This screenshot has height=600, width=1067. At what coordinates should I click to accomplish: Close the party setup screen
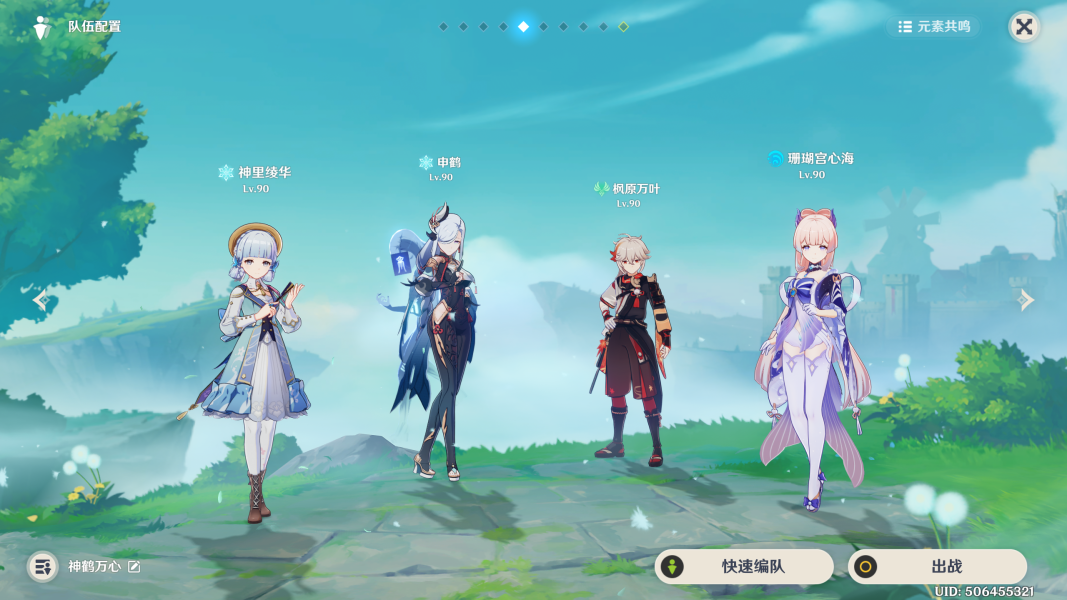(1024, 27)
